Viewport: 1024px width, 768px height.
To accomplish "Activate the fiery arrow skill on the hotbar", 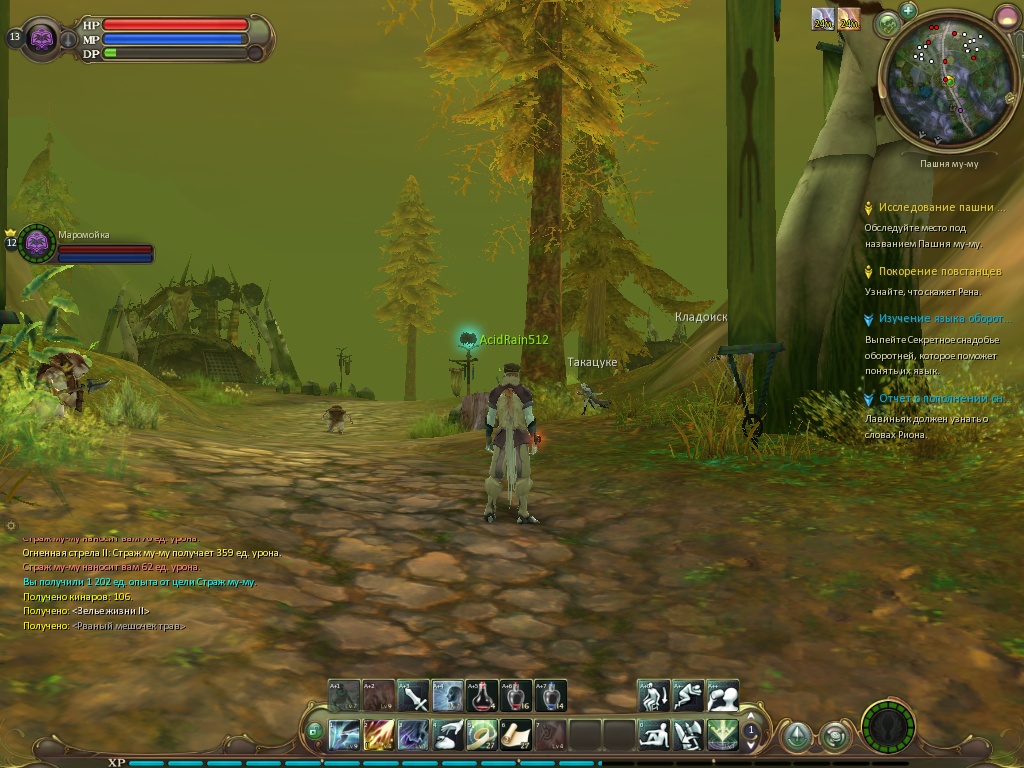I will [x=378, y=735].
